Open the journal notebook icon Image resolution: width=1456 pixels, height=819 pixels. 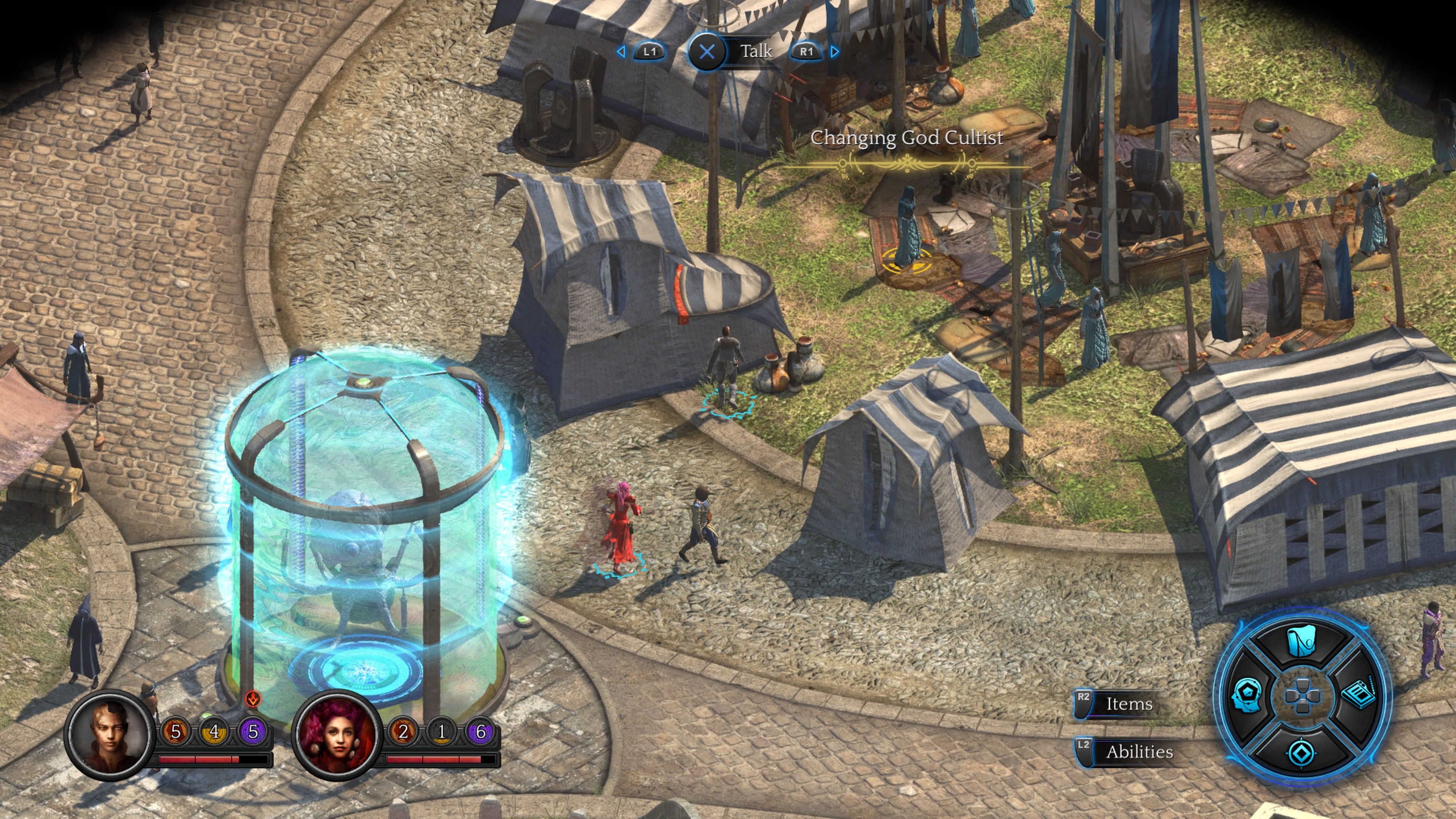(1358, 693)
